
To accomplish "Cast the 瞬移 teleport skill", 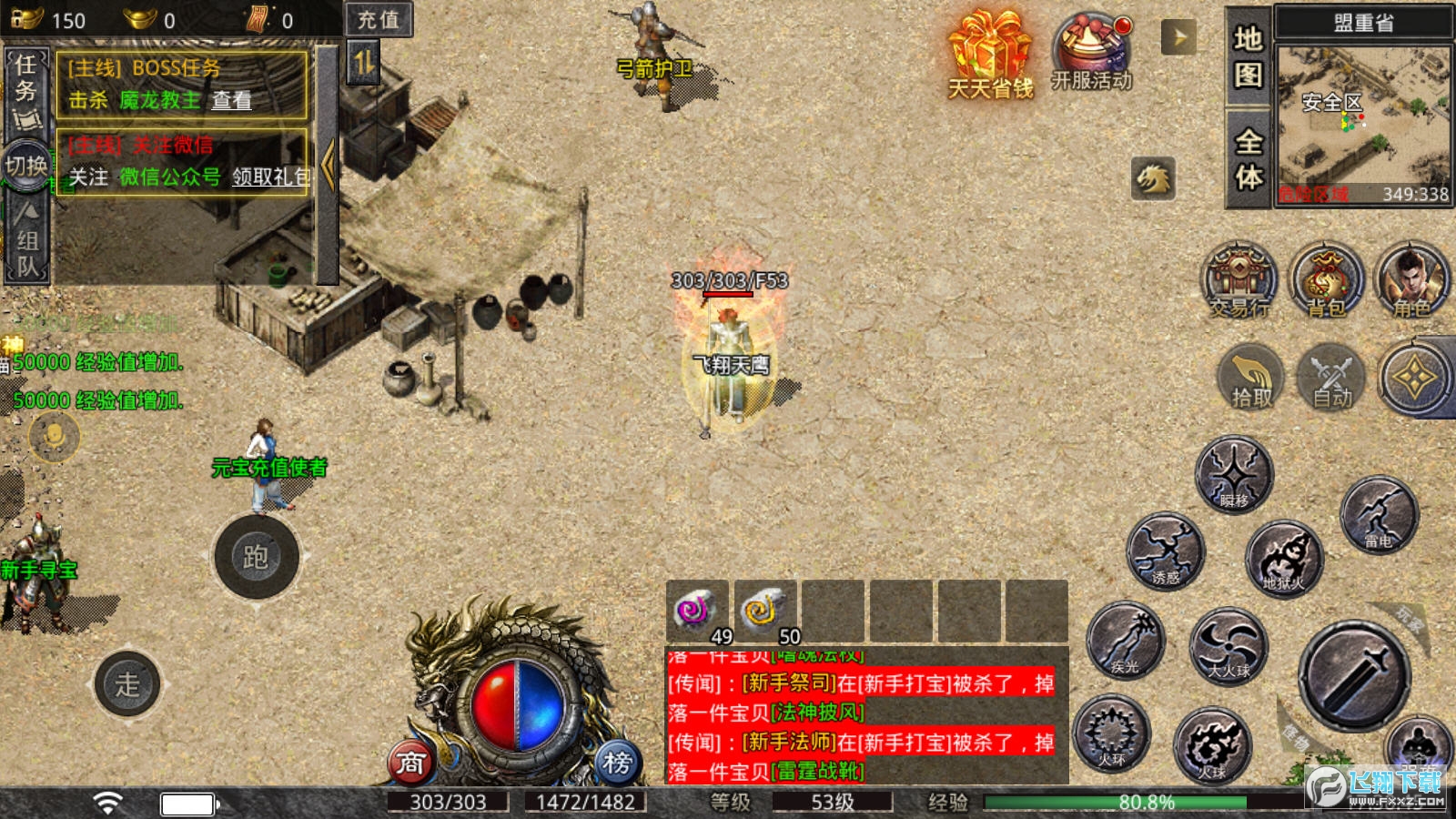I will coord(1234,474).
